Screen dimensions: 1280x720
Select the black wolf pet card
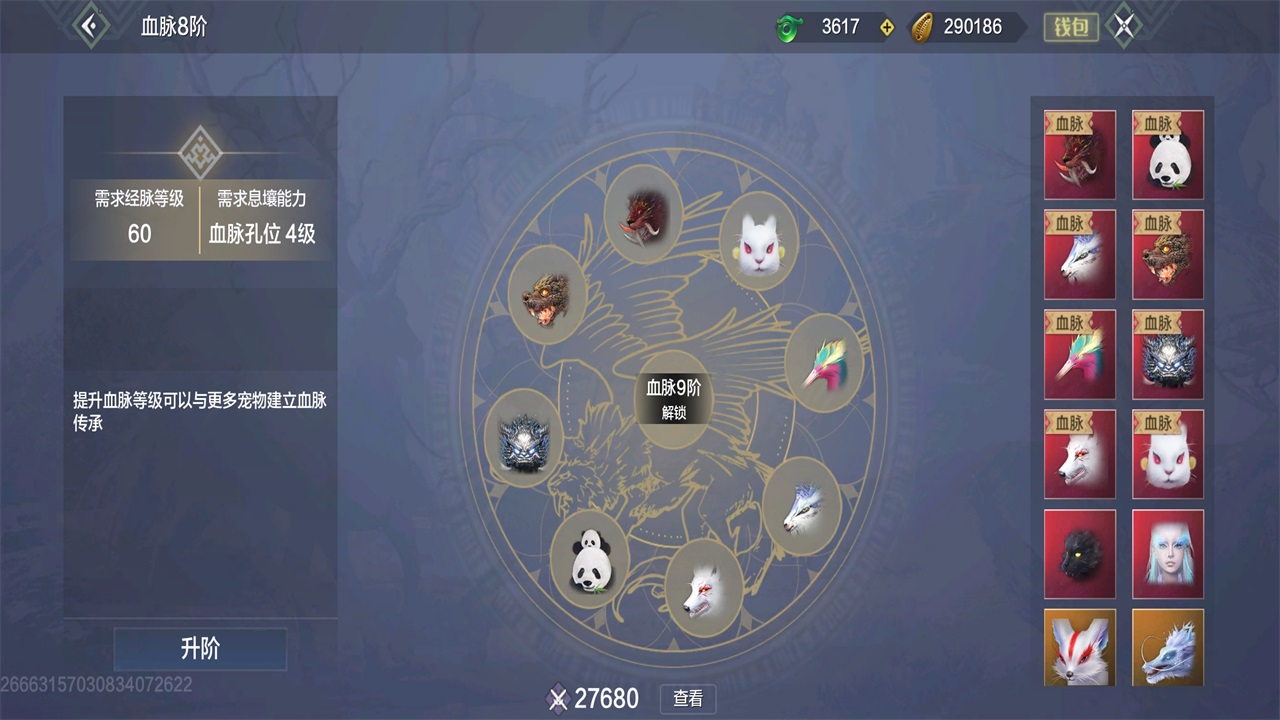(1080, 554)
